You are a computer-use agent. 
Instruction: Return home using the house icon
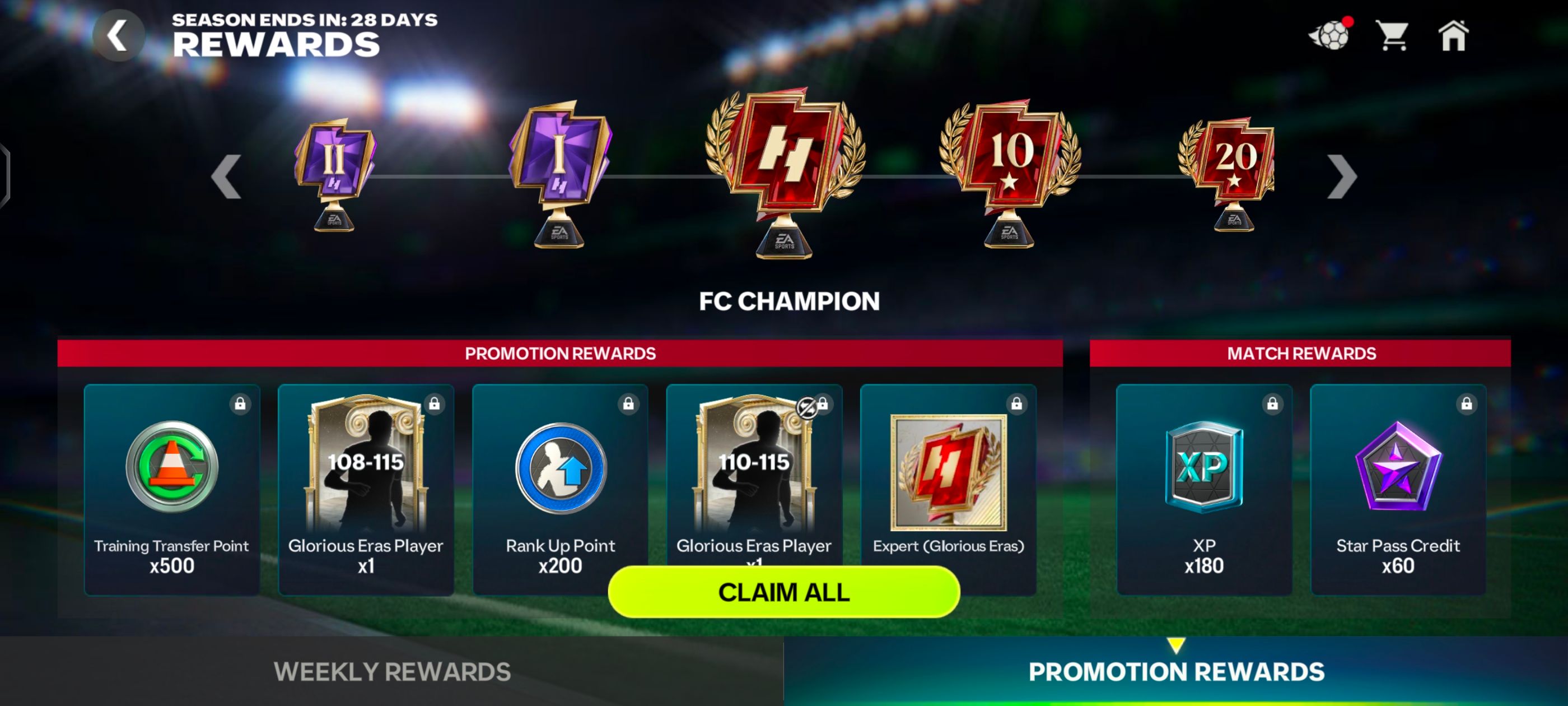coord(1454,38)
